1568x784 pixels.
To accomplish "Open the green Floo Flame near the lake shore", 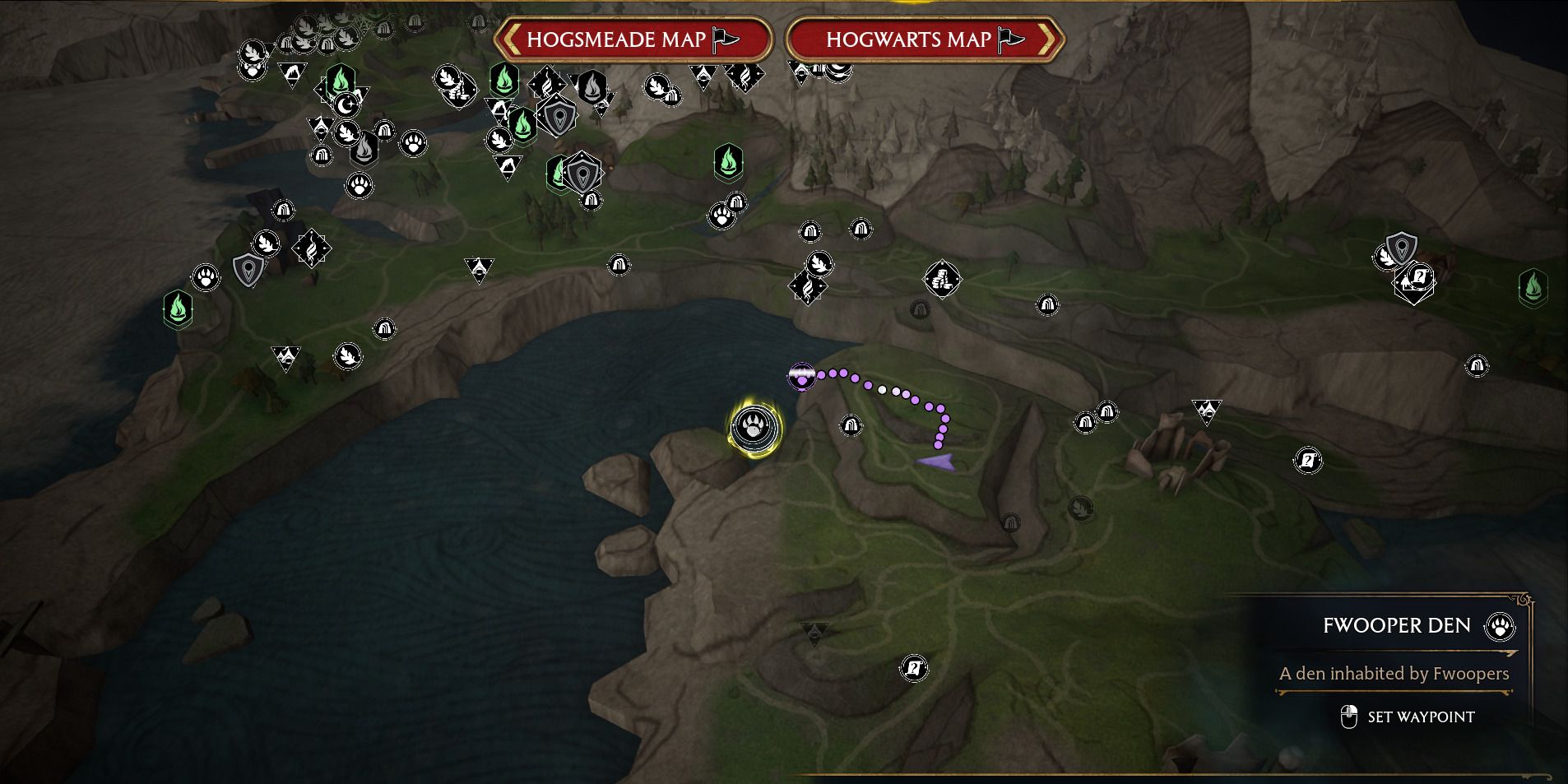I will coord(178,308).
